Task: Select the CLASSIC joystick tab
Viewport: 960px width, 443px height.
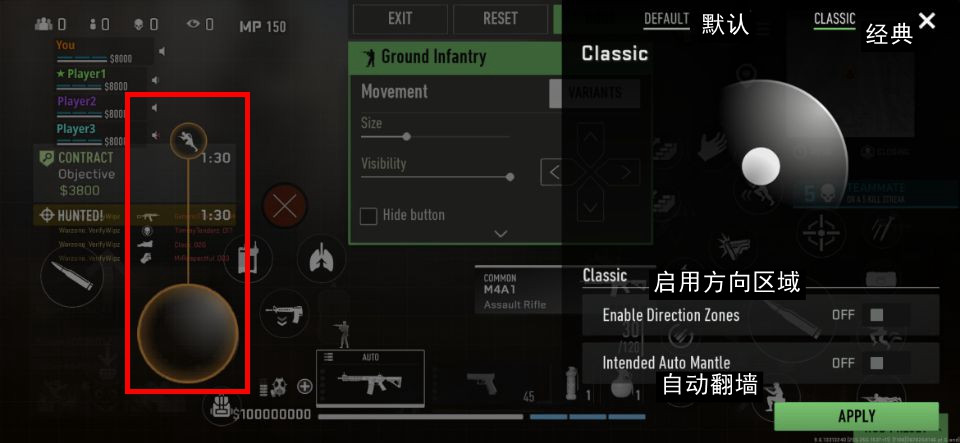Action: (834, 19)
